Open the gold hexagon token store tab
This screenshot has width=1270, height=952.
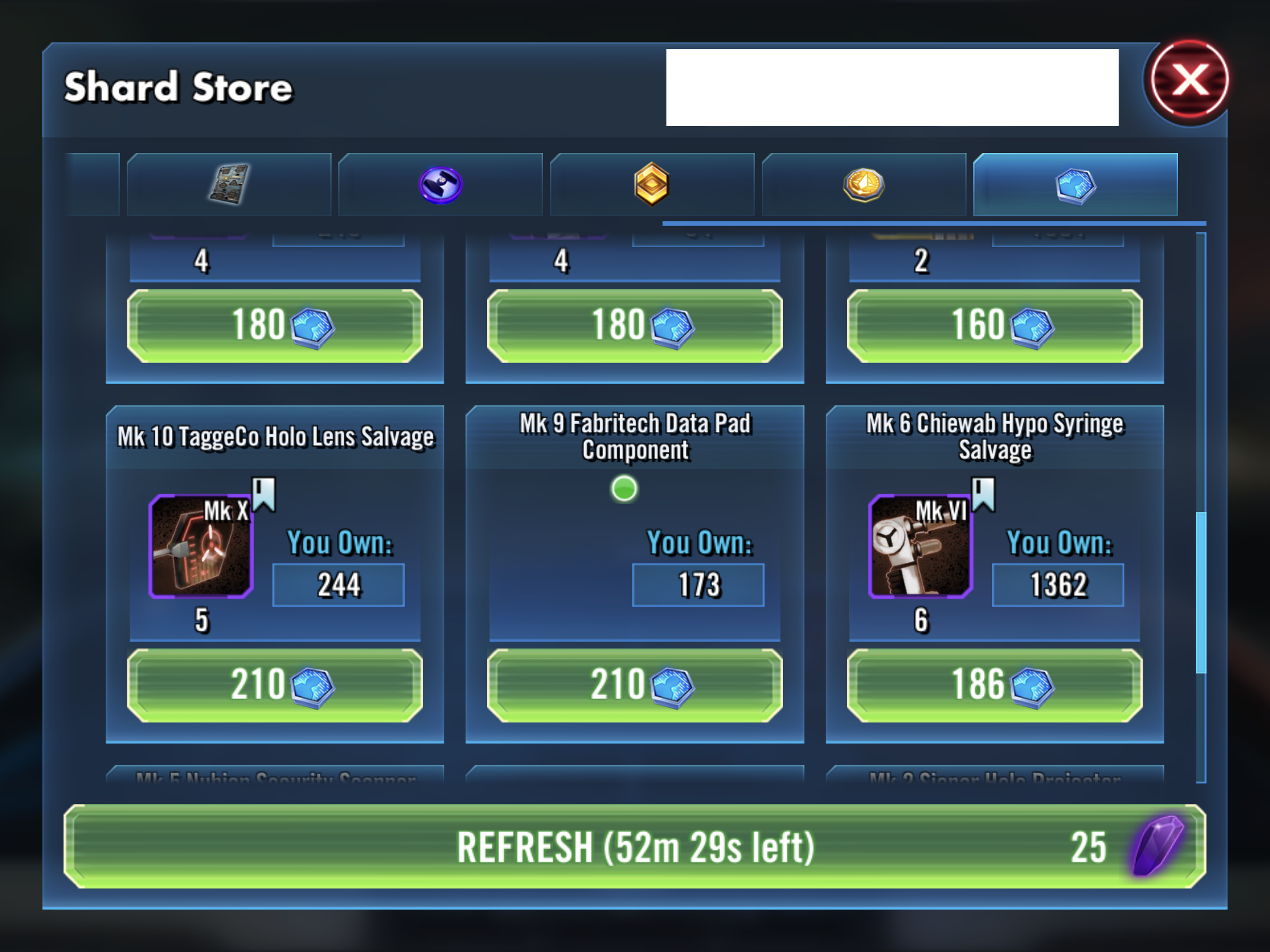point(652,185)
